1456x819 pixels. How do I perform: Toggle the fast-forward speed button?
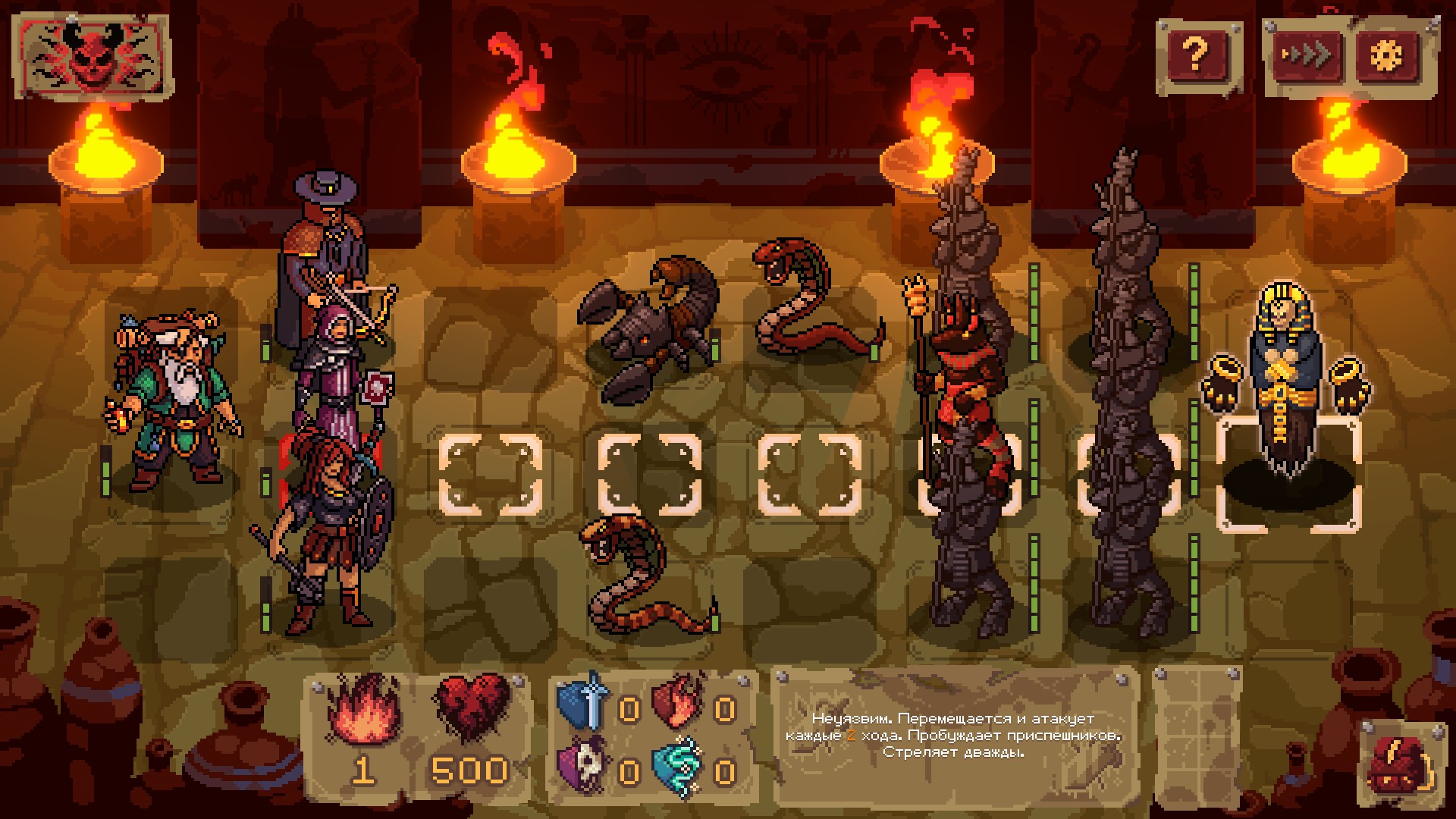1304,55
